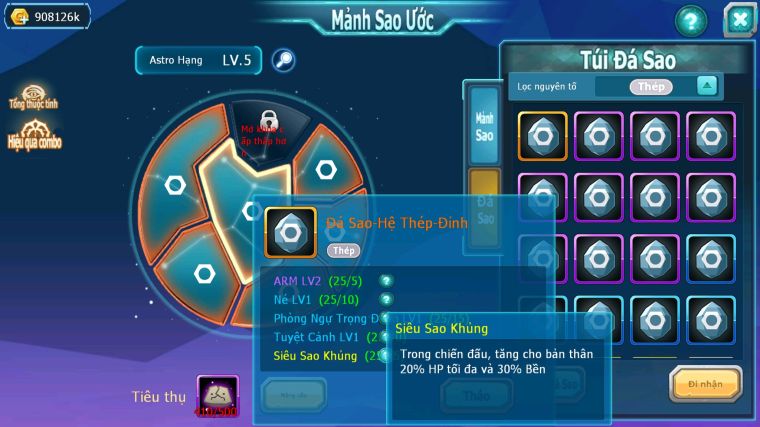Image resolution: width=760 pixels, height=427 pixels.
Task: Click the magnifier beside Astro Hạng LV.5
Action: pyautogui.click(x=284, y=60)
